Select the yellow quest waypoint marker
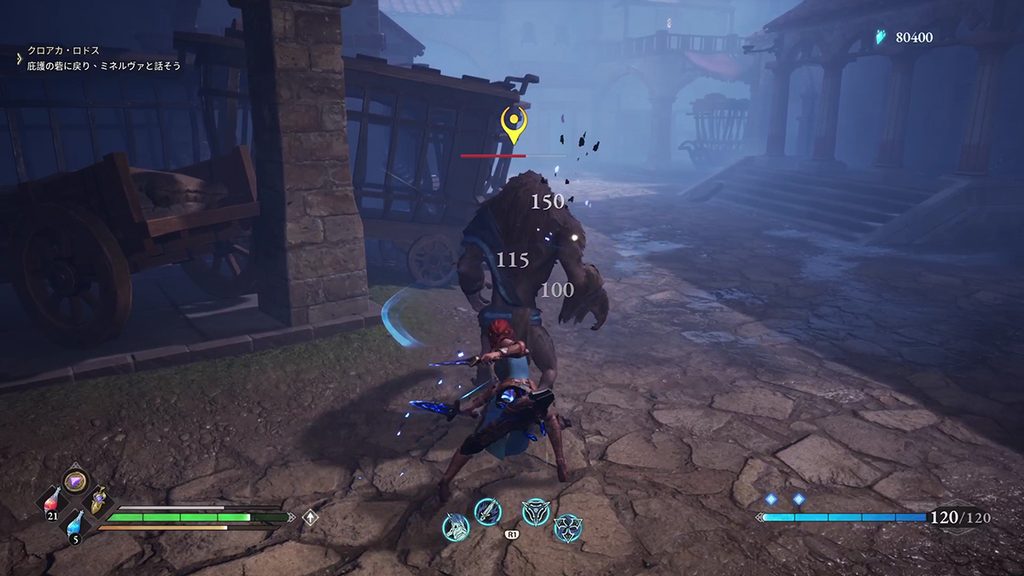Image resolution: width=1024 pixels, height=576 pixels. (x=514, y=125)
